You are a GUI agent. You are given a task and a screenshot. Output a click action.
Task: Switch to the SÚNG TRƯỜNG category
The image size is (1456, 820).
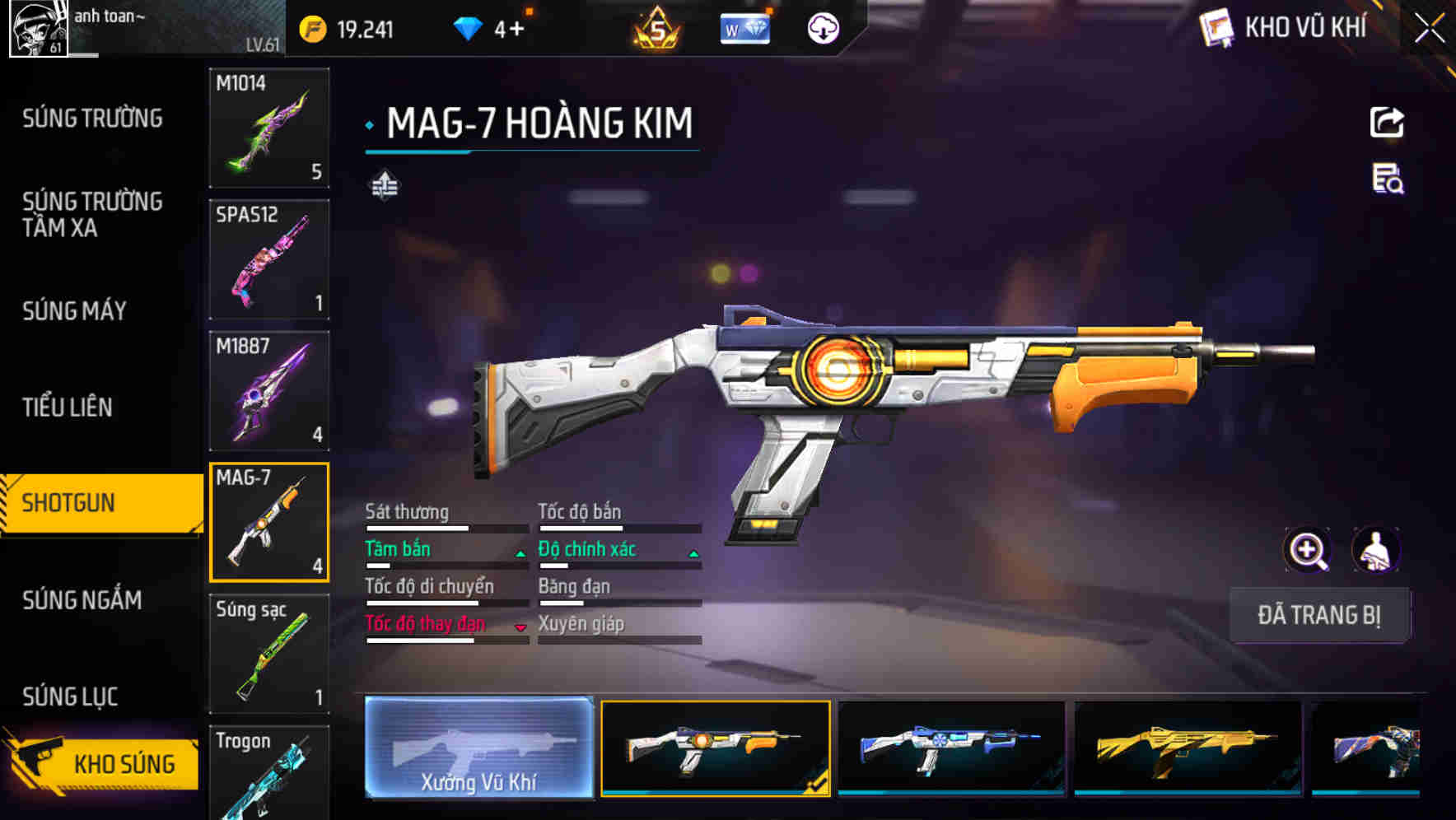point(92,119)
